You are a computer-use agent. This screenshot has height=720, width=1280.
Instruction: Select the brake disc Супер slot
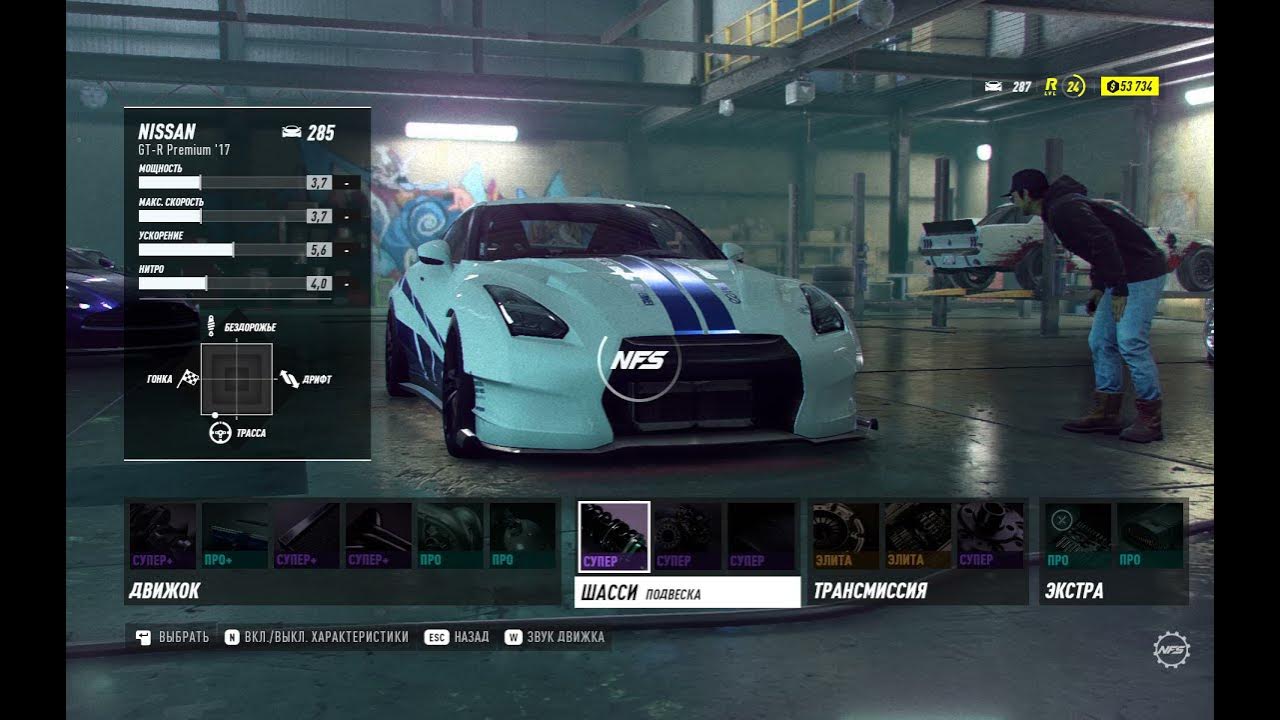pyautogui.click(x=688, y=536)
